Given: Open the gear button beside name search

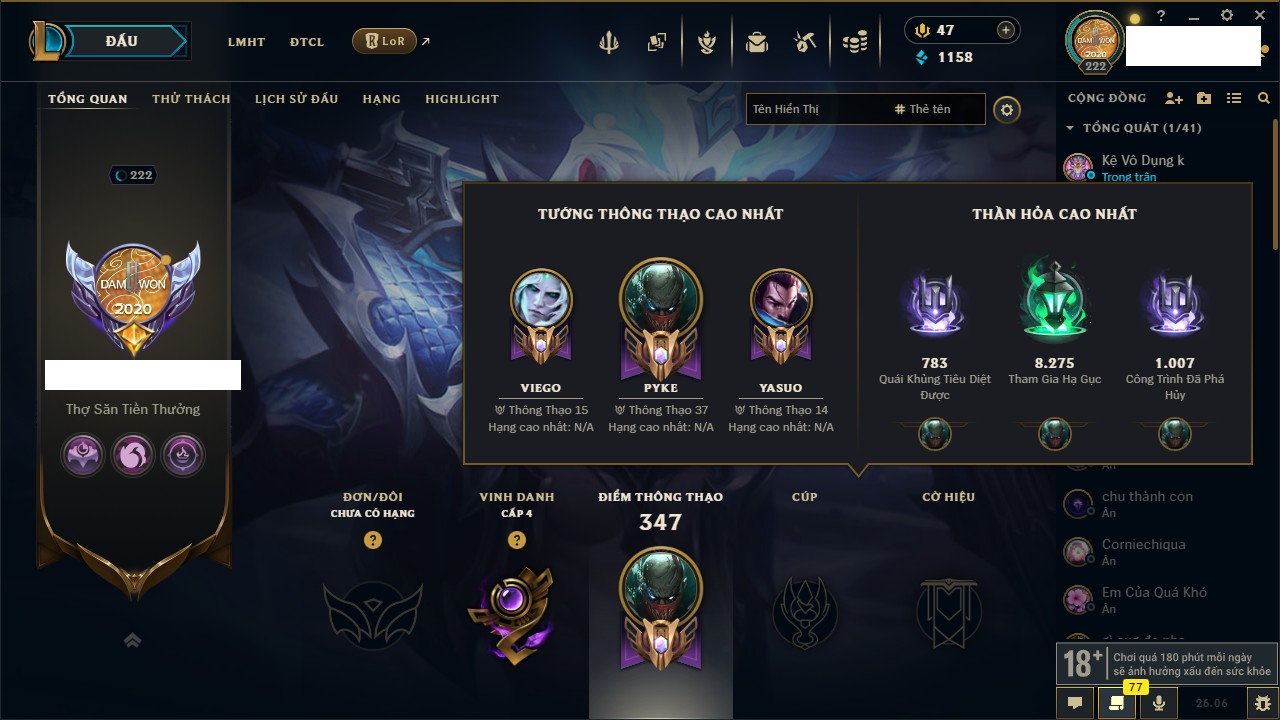Looking at the screenshot, I should 1007,109.
